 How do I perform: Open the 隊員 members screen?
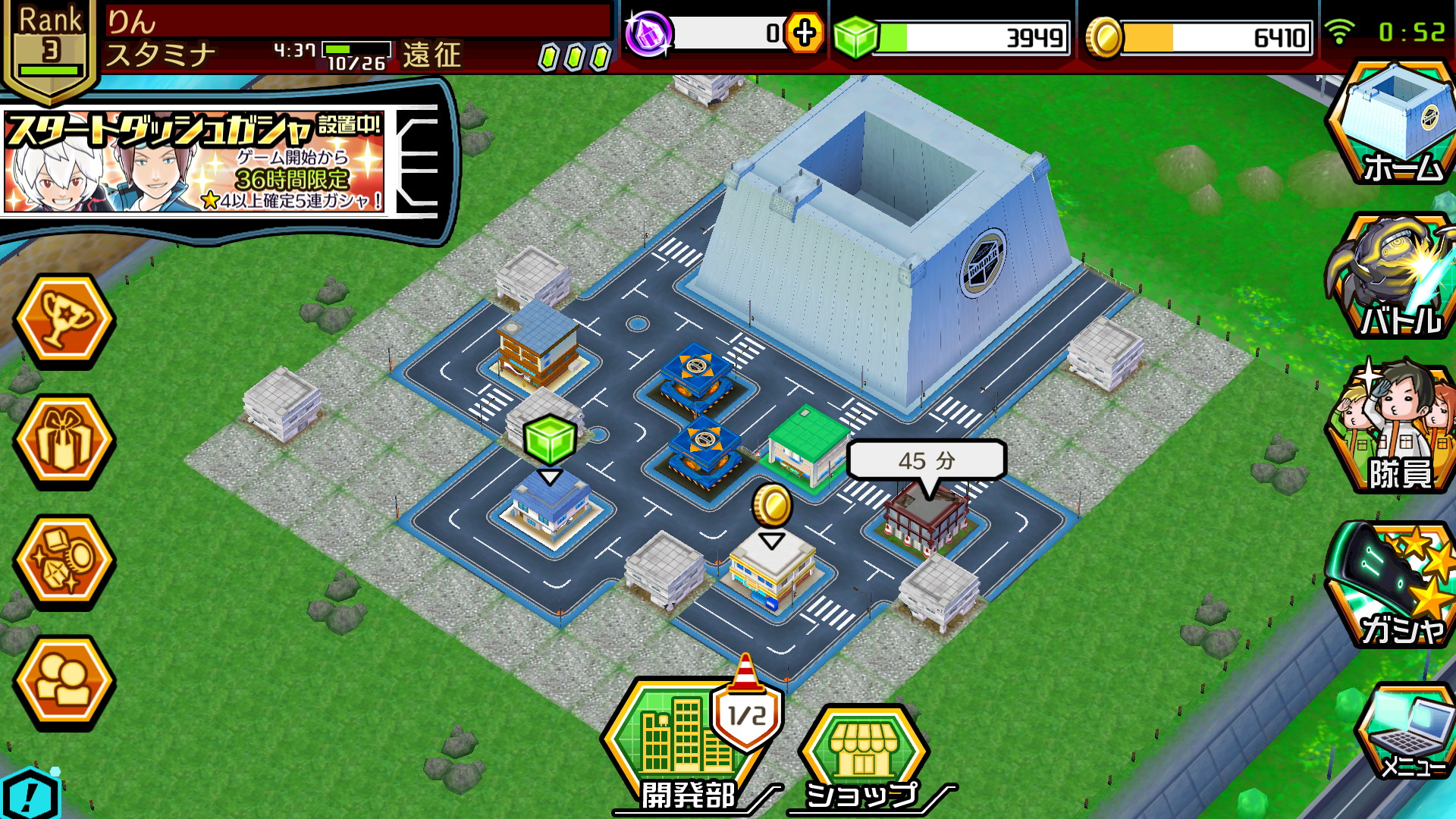(1394, 428)
